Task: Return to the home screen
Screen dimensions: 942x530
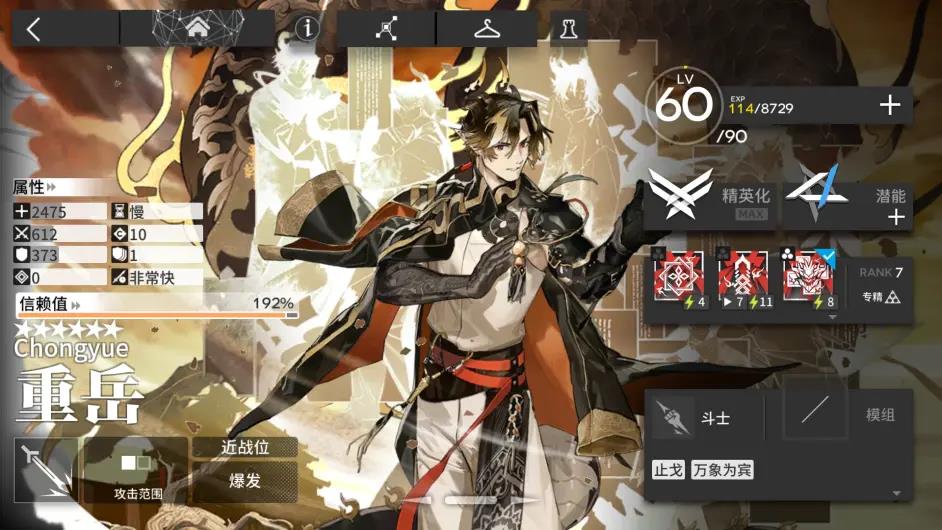Action: pyautogui.click(x=197, y=29)
